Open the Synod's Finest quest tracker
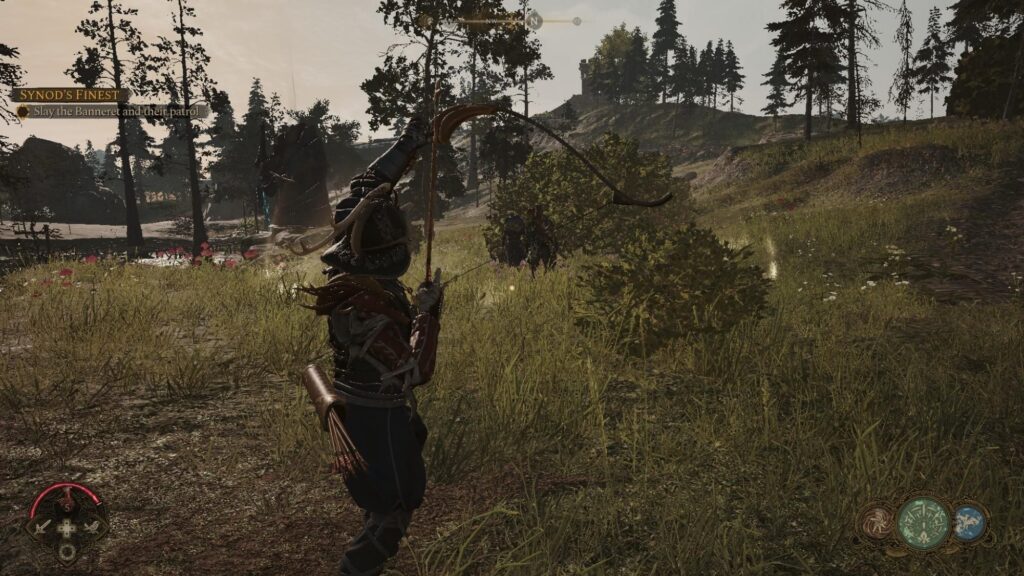Image resolution: width=1024 pixels, height=576 pixels. (71, 95)
